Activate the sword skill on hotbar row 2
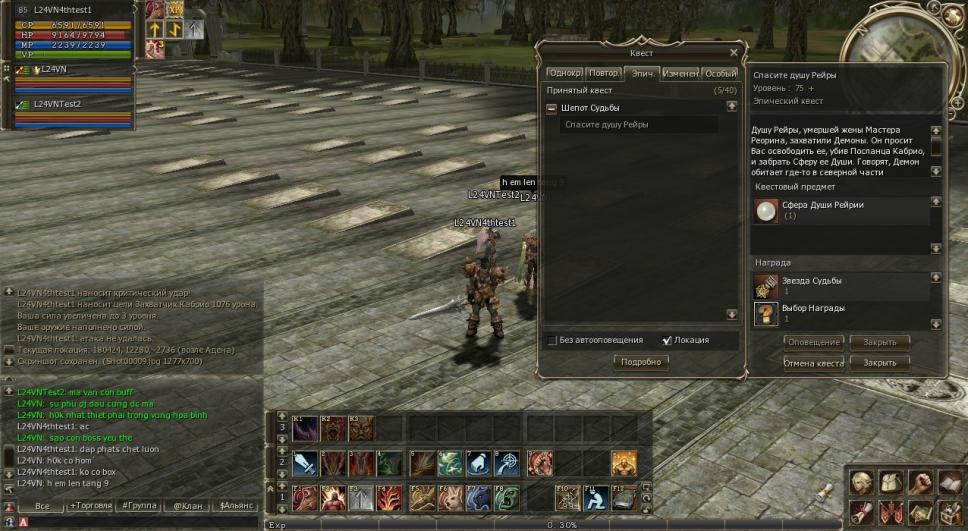Image resolution: width=968 pixels, height=531 pixels. (304, 463)
